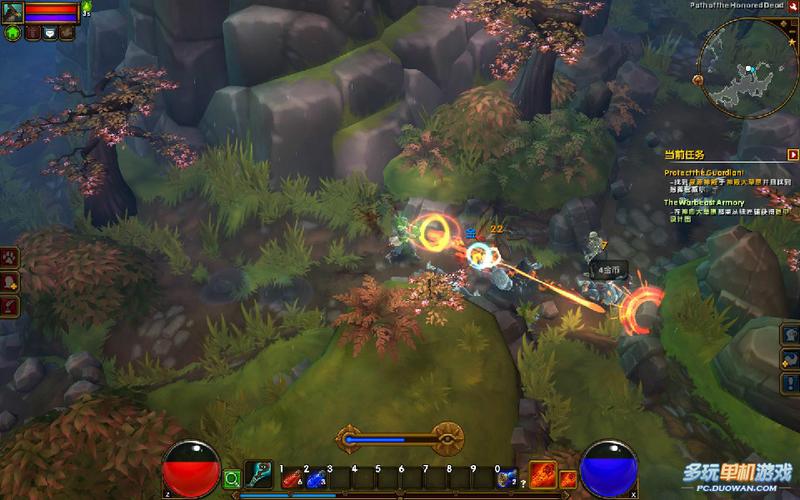Use the red health potion slot
Image resolution: width=800 pixels, height=500 pixels.
(292, 479)
